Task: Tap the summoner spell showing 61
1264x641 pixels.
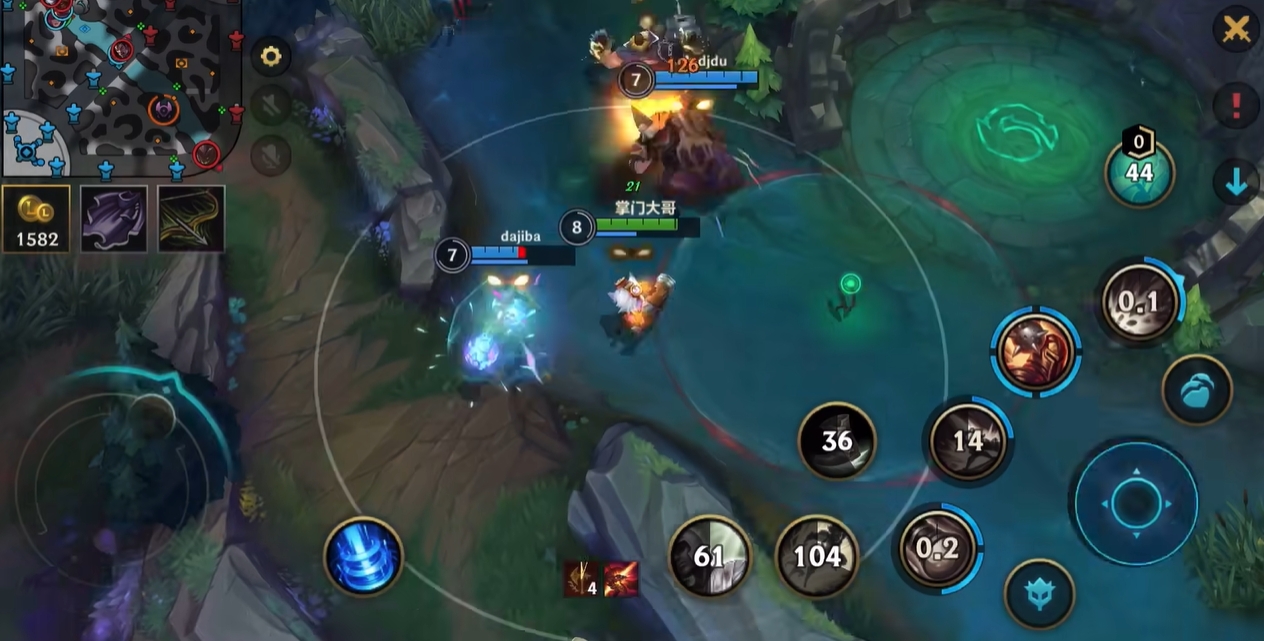Action: coord(709,556)
